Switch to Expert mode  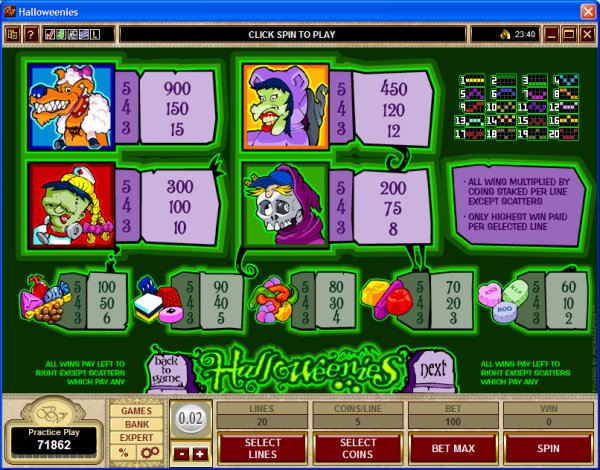pyautogui.click(x=136, y=438)
